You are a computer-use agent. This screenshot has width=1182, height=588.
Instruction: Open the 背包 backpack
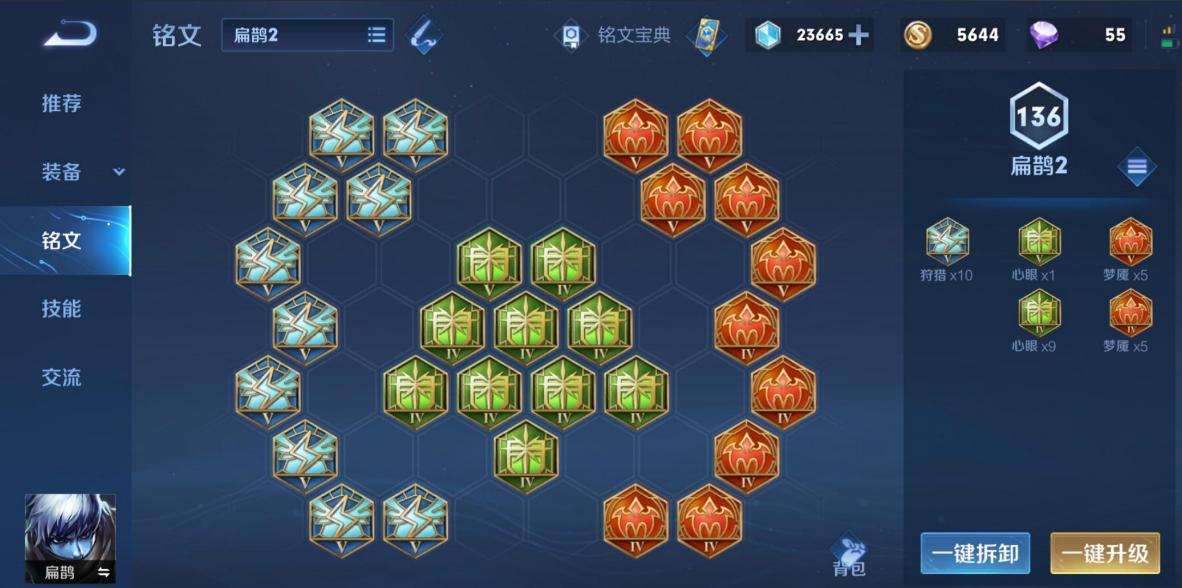tap(849, 555)
